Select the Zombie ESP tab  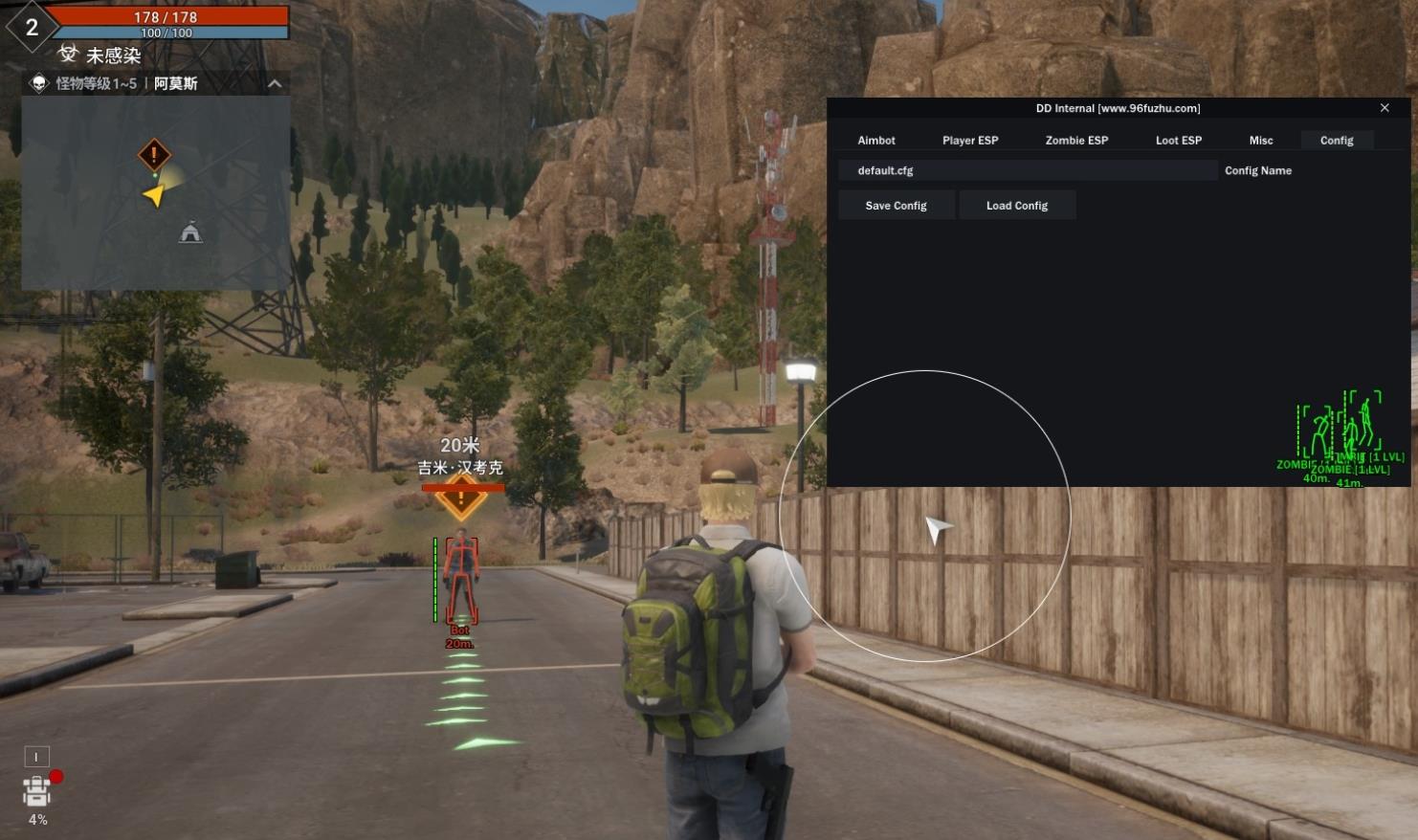click(1076, 141)
